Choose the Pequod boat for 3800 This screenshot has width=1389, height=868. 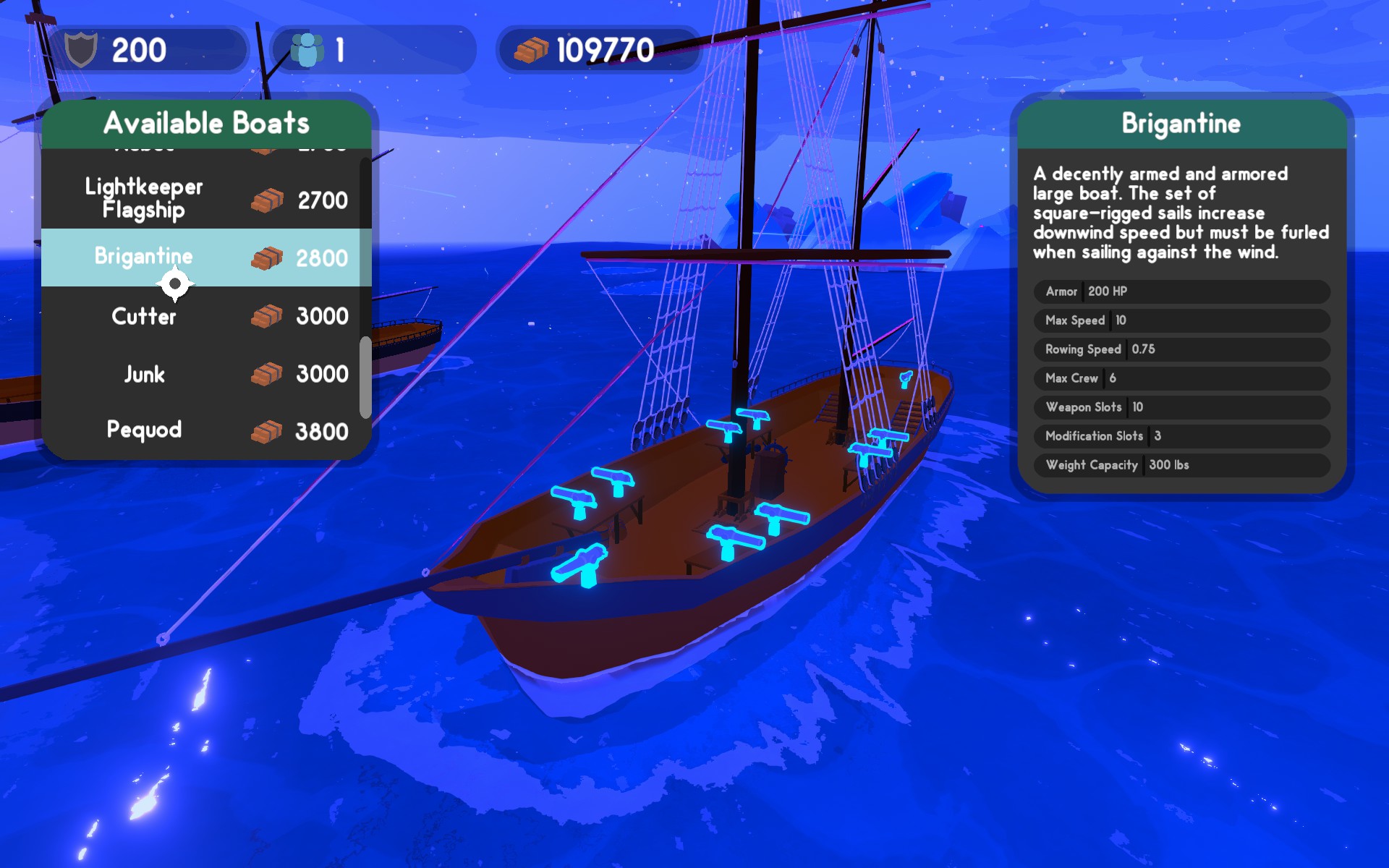coord(205,431)
